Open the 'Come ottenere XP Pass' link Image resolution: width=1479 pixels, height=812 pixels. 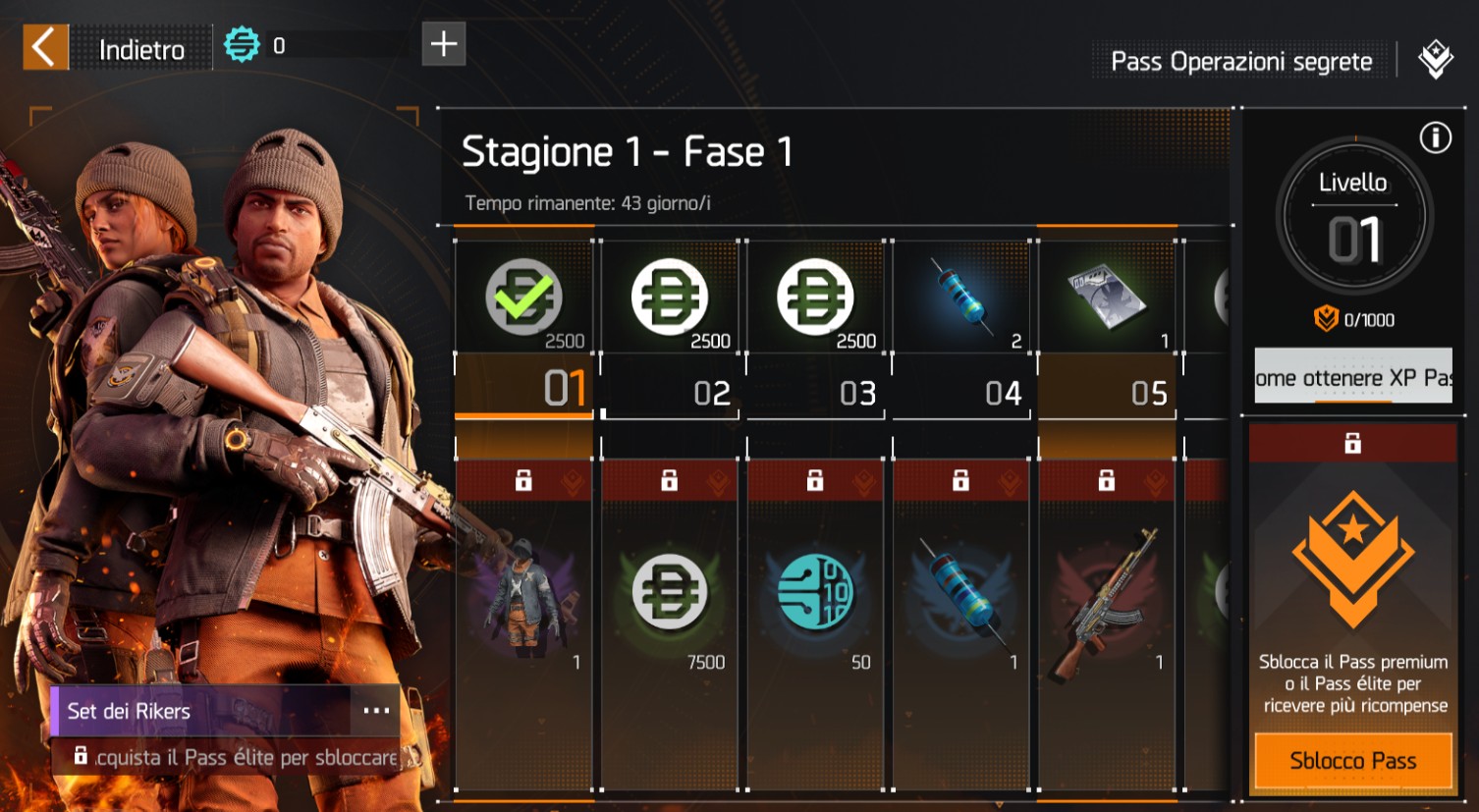1353,377
